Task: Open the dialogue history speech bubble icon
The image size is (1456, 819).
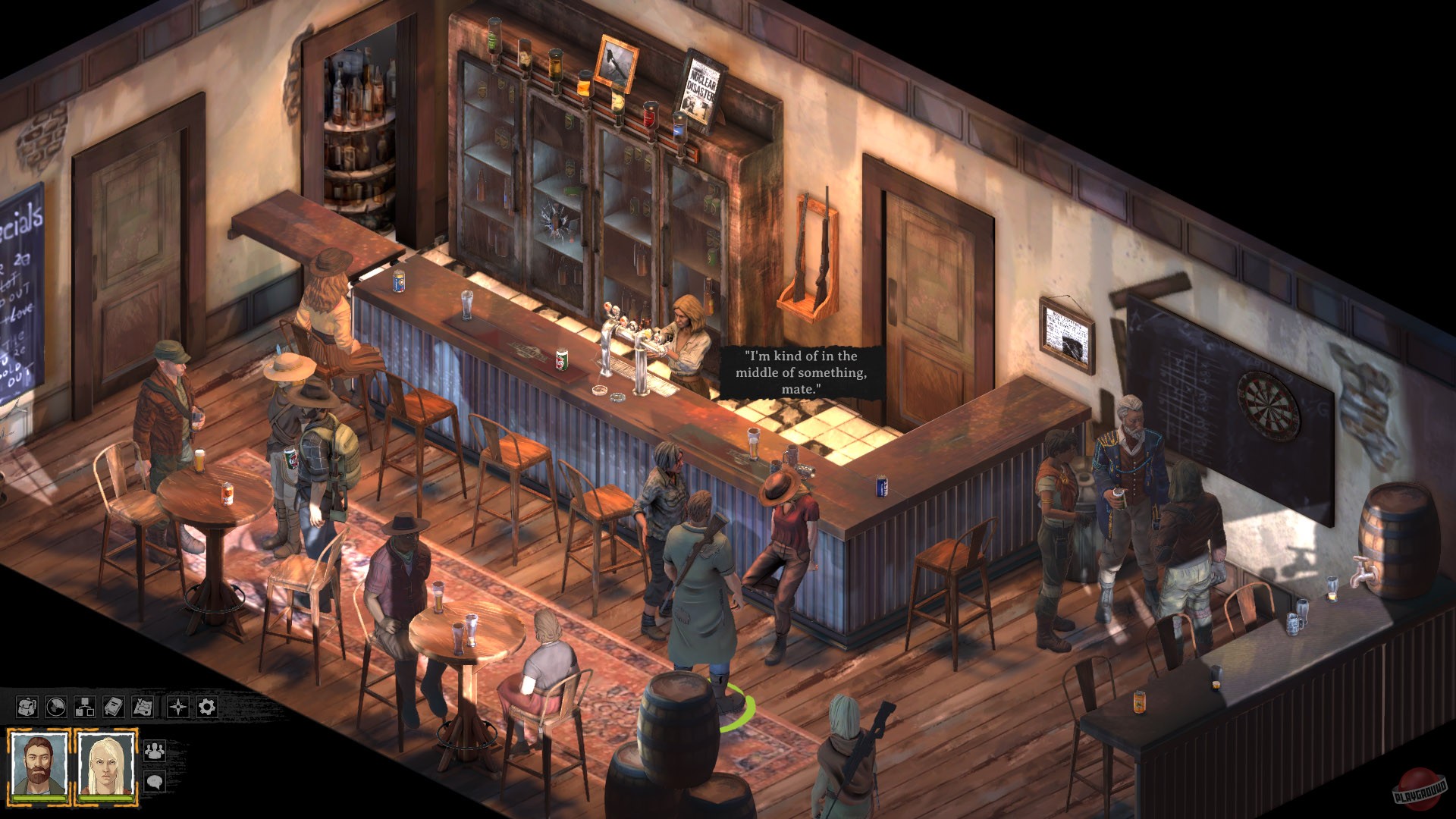Action: (155, 780)
